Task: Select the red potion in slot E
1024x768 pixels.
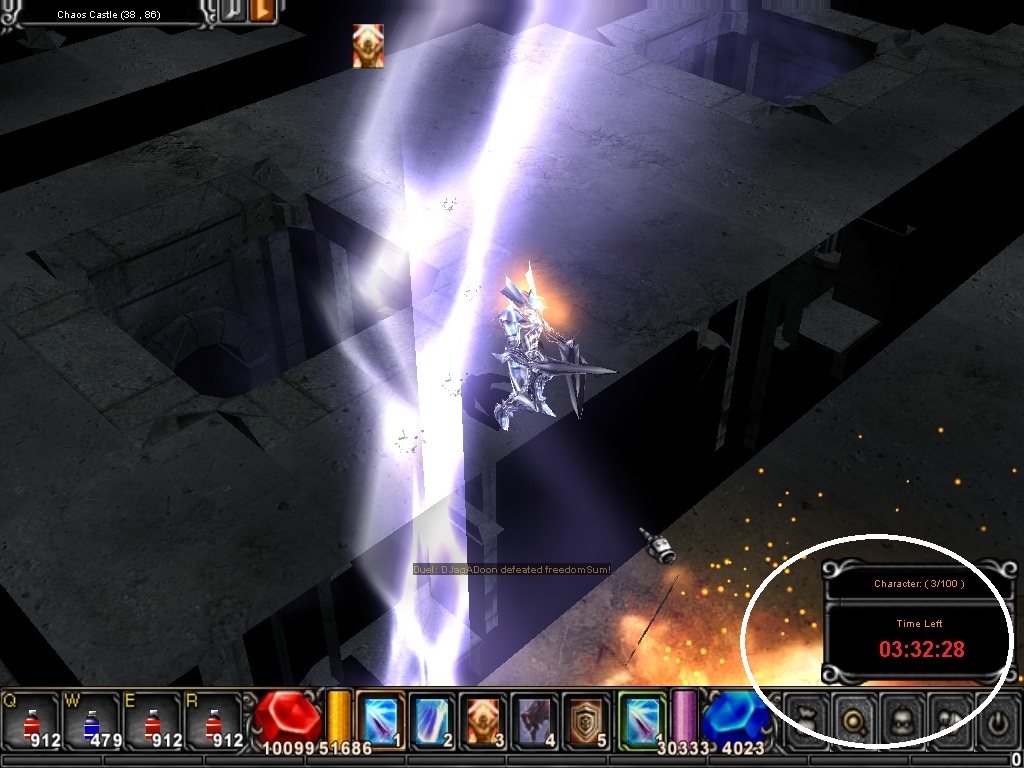Action: pyautogui.click(x=152, y=719)
